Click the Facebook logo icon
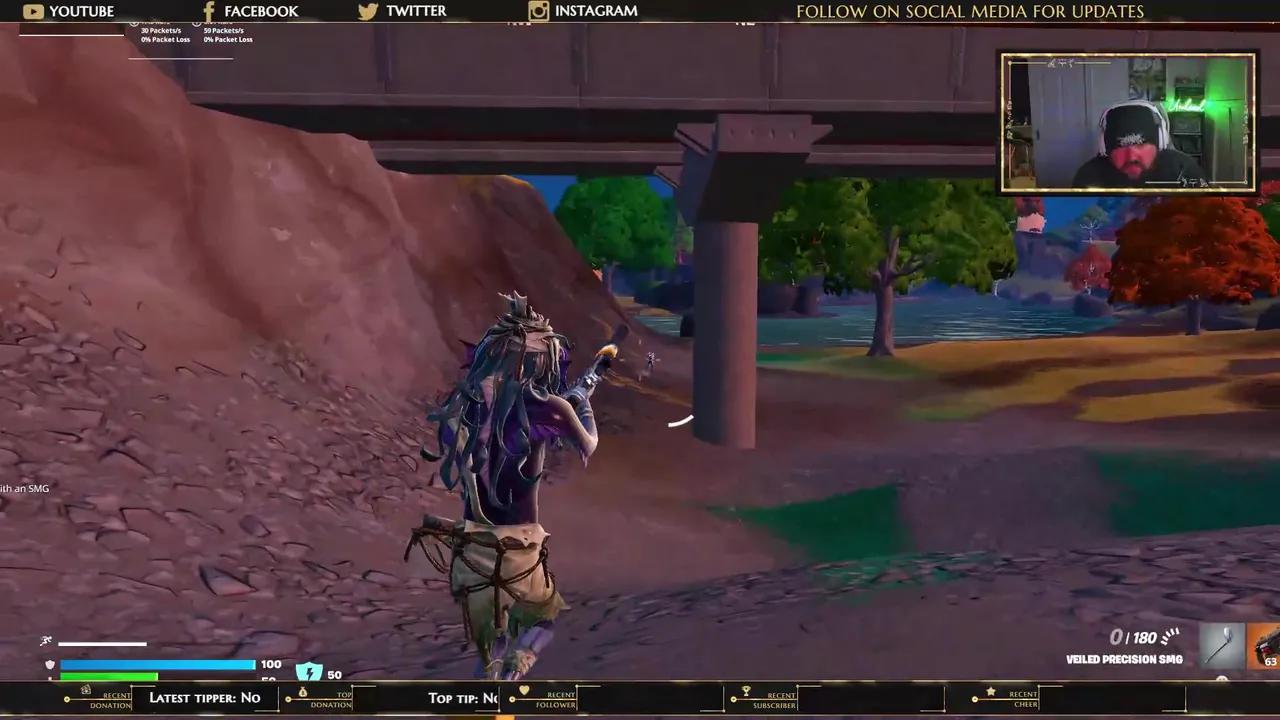1280x720 pixels. point(208,11)
